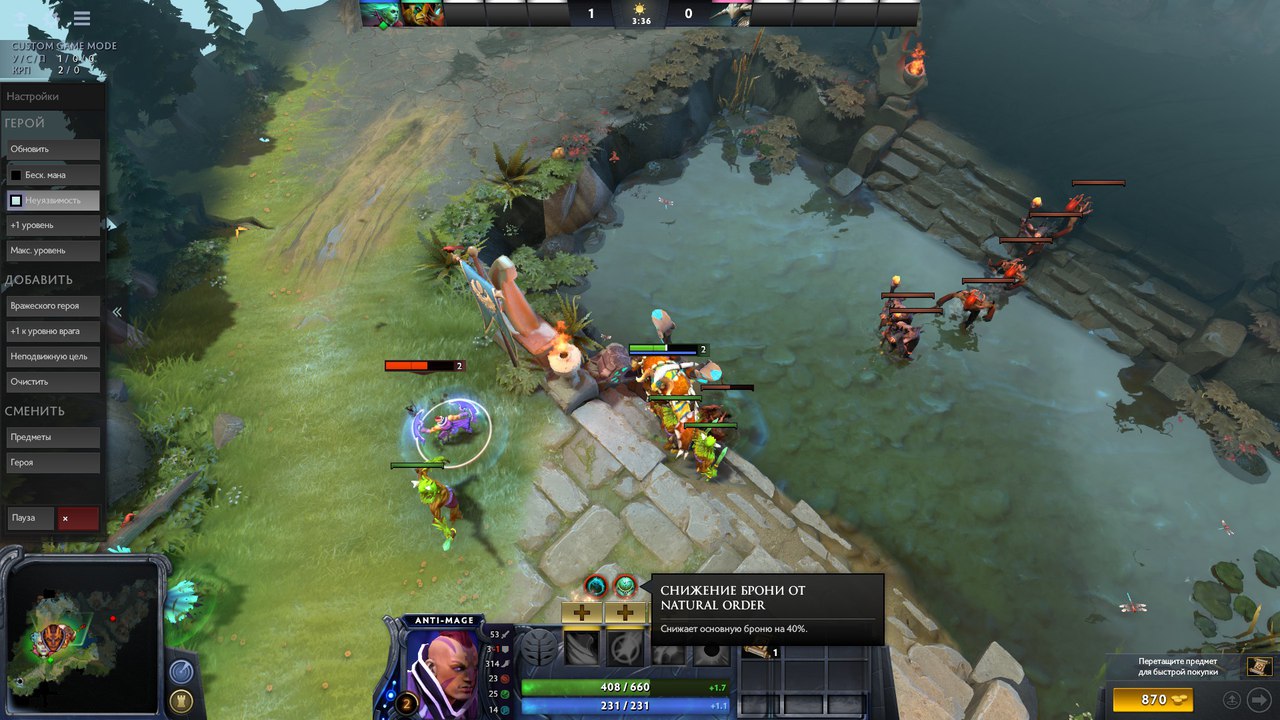Collapse the cheat panel with the chevron

point(117,312)
